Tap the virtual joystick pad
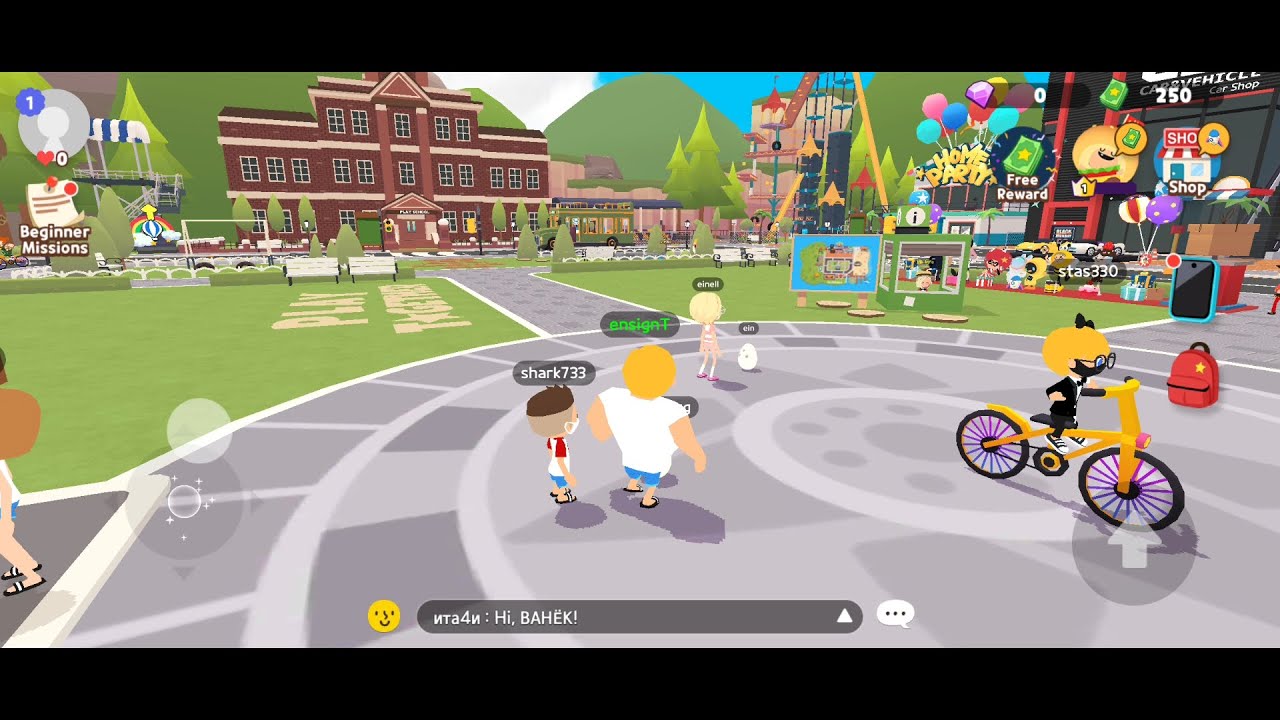Image resolution: width=1280 pixels, height=720 pixels. 186,500
